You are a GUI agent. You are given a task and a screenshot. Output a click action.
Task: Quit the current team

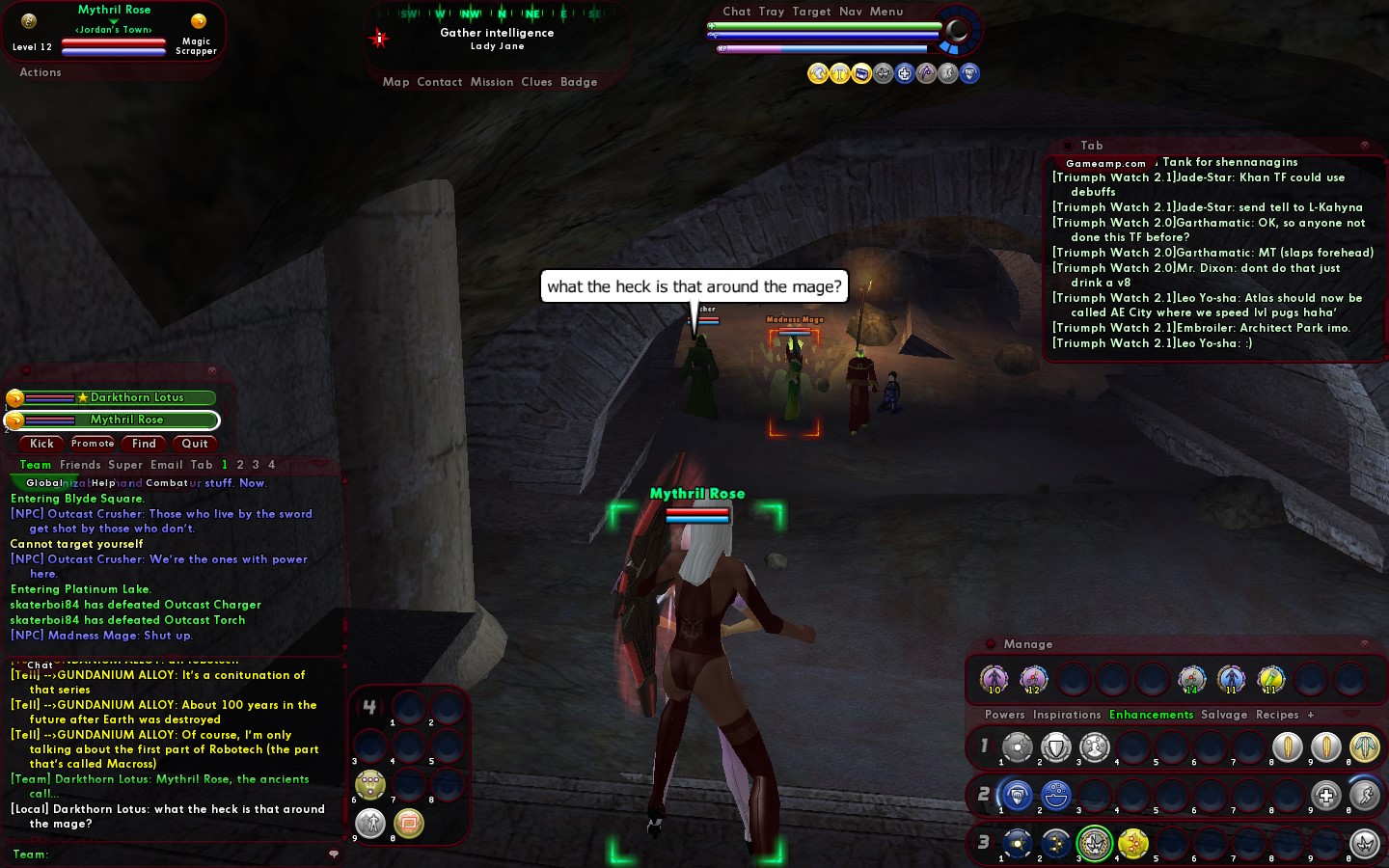click(x=195, y=444)
